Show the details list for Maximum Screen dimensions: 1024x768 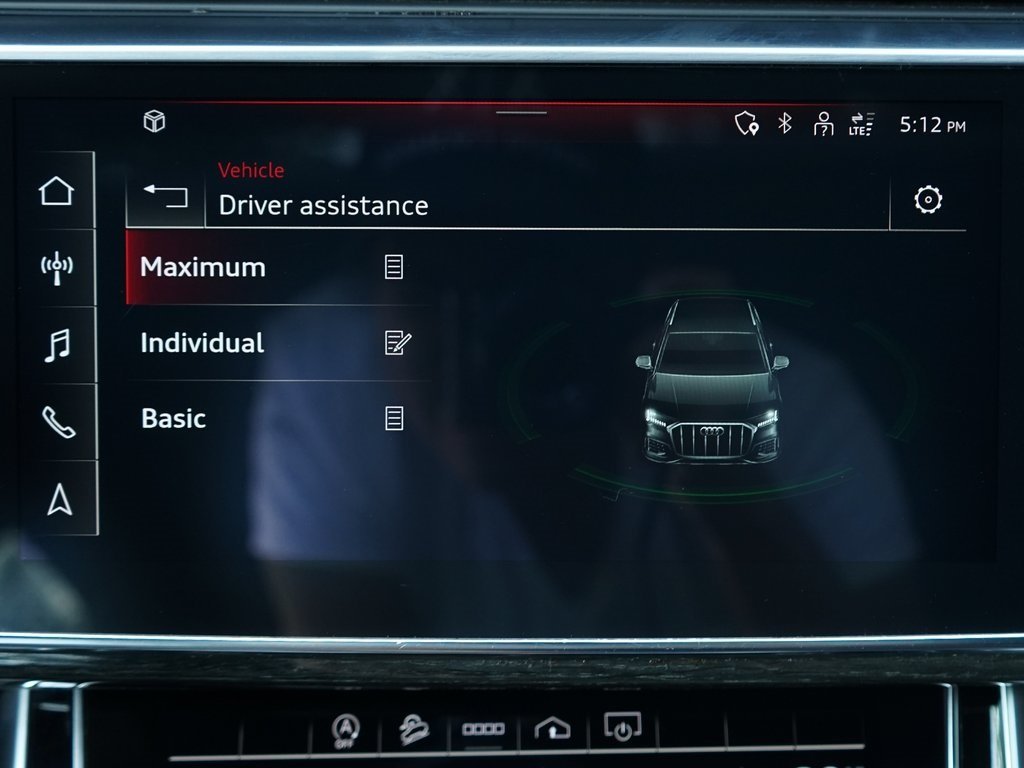pyautogui.click(x=394, y=267)
